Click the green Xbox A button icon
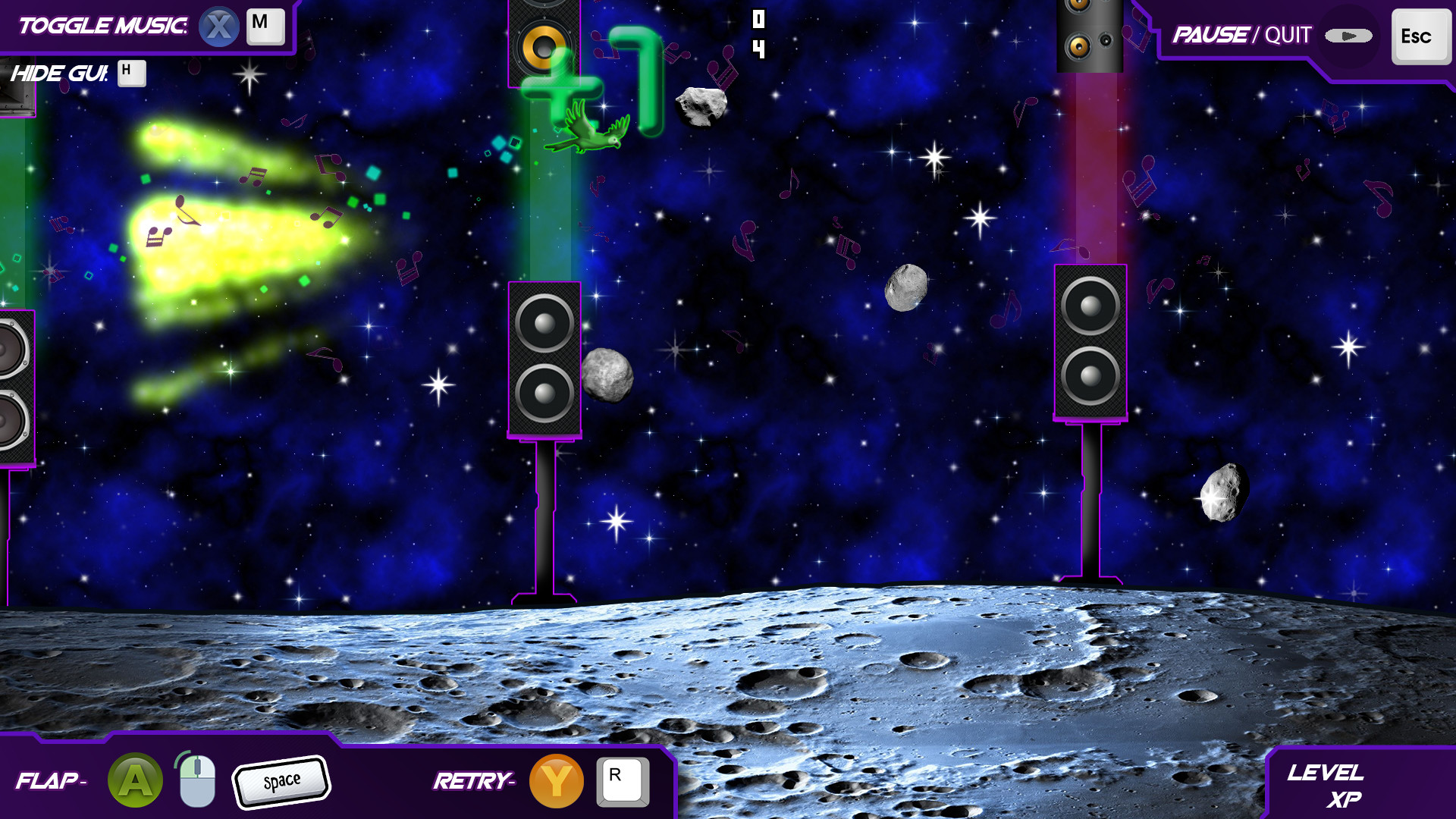 point(134,780)
